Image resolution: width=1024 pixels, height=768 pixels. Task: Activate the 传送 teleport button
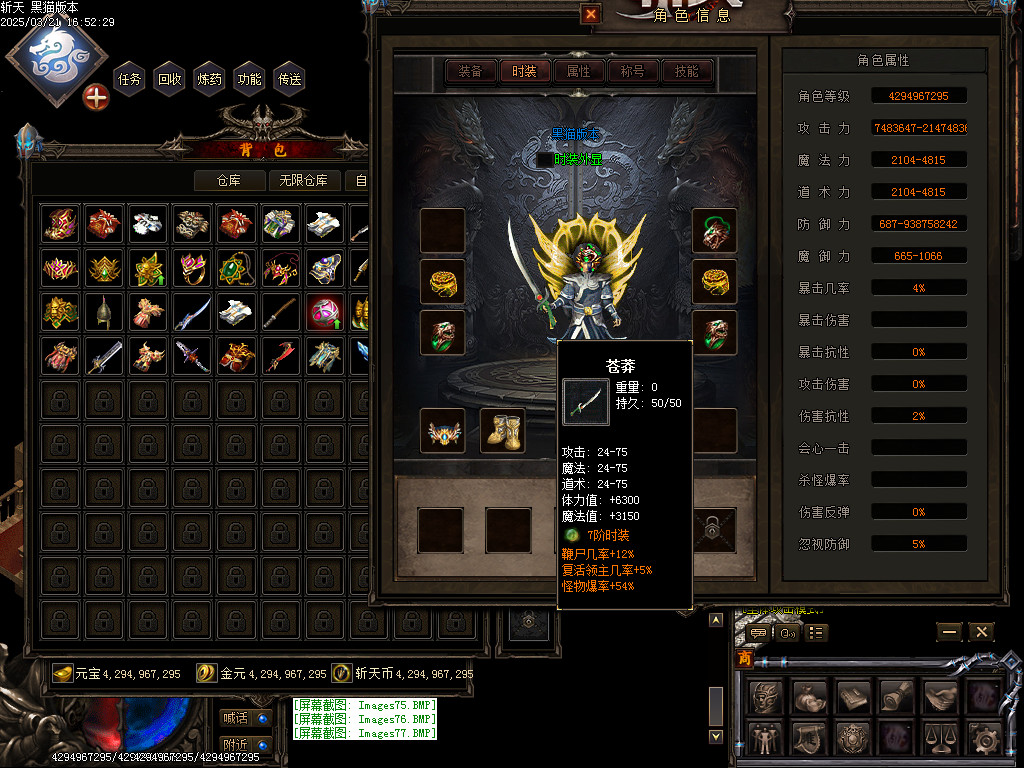pyautogui.click(x=290, y=79)
